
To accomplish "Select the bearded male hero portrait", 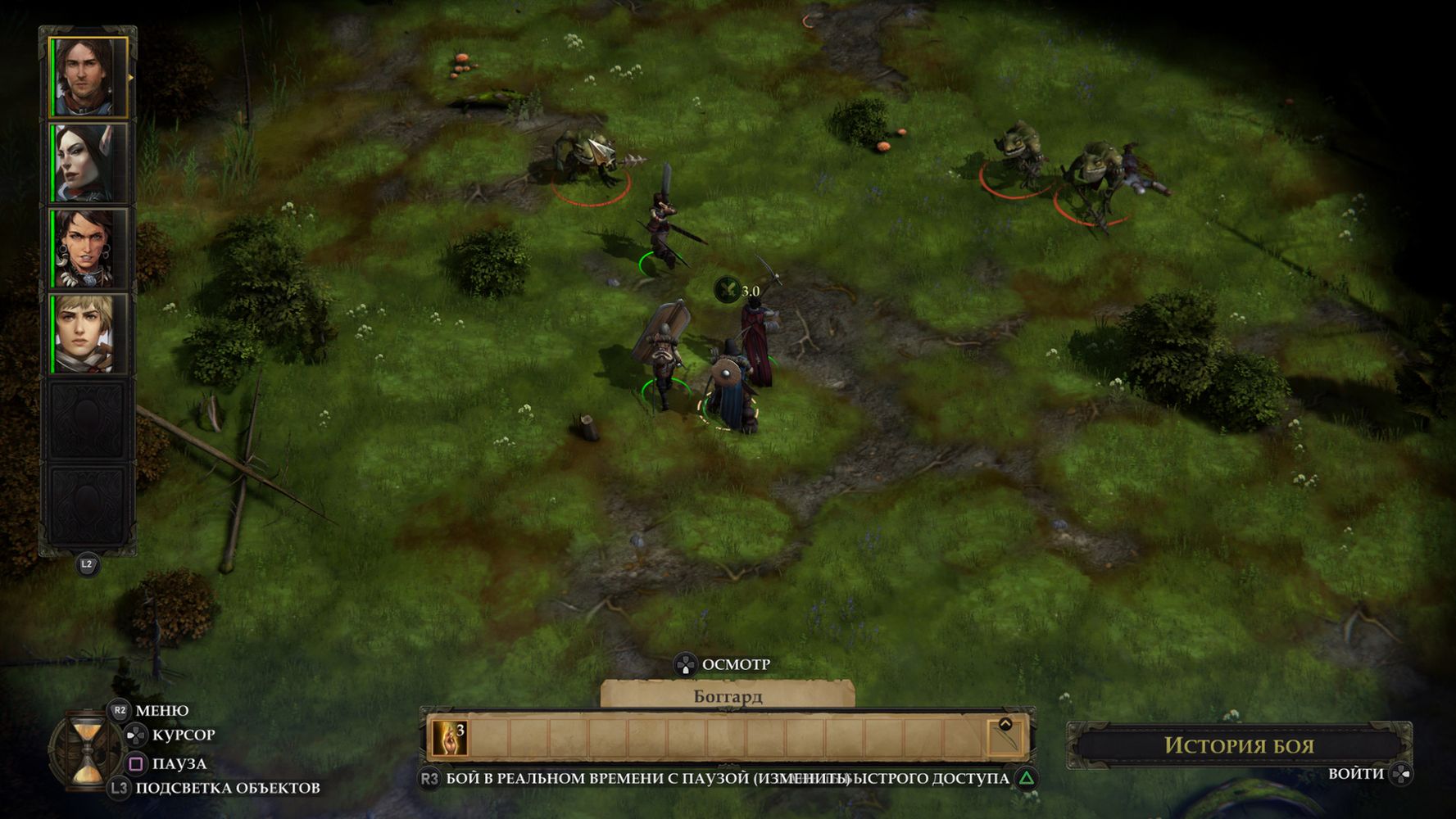I will (x=88, y=77).
